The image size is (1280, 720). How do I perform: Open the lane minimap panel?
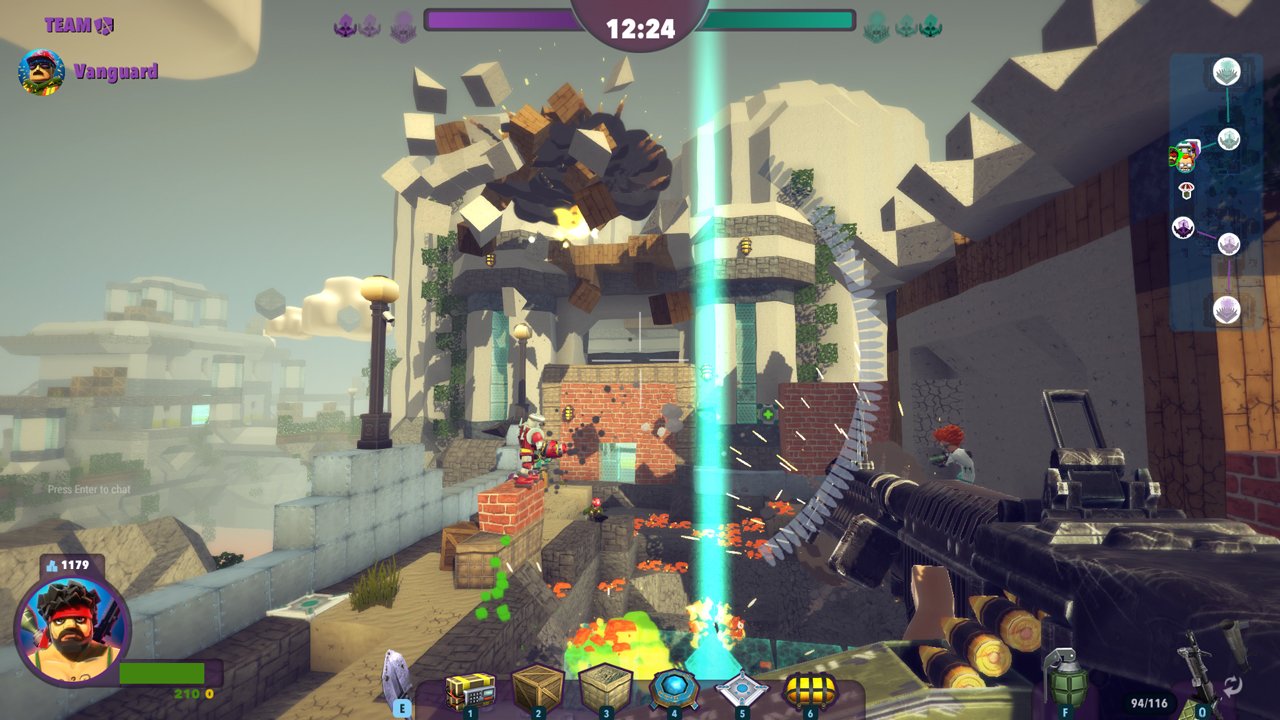(x=1215, y=192)
